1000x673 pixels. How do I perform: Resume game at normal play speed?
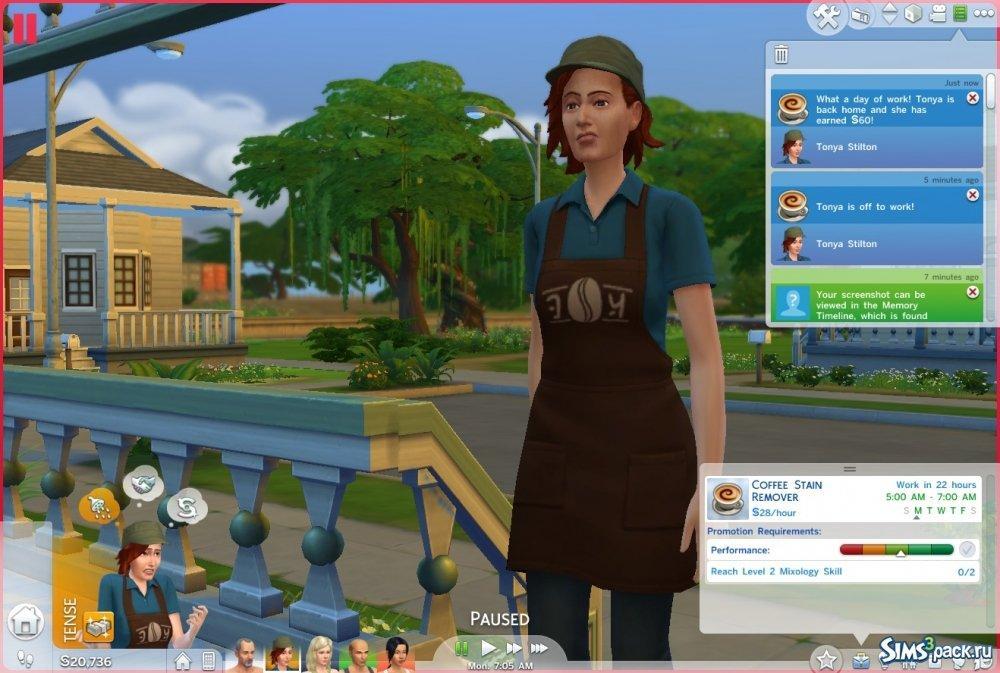click(488, 649)
